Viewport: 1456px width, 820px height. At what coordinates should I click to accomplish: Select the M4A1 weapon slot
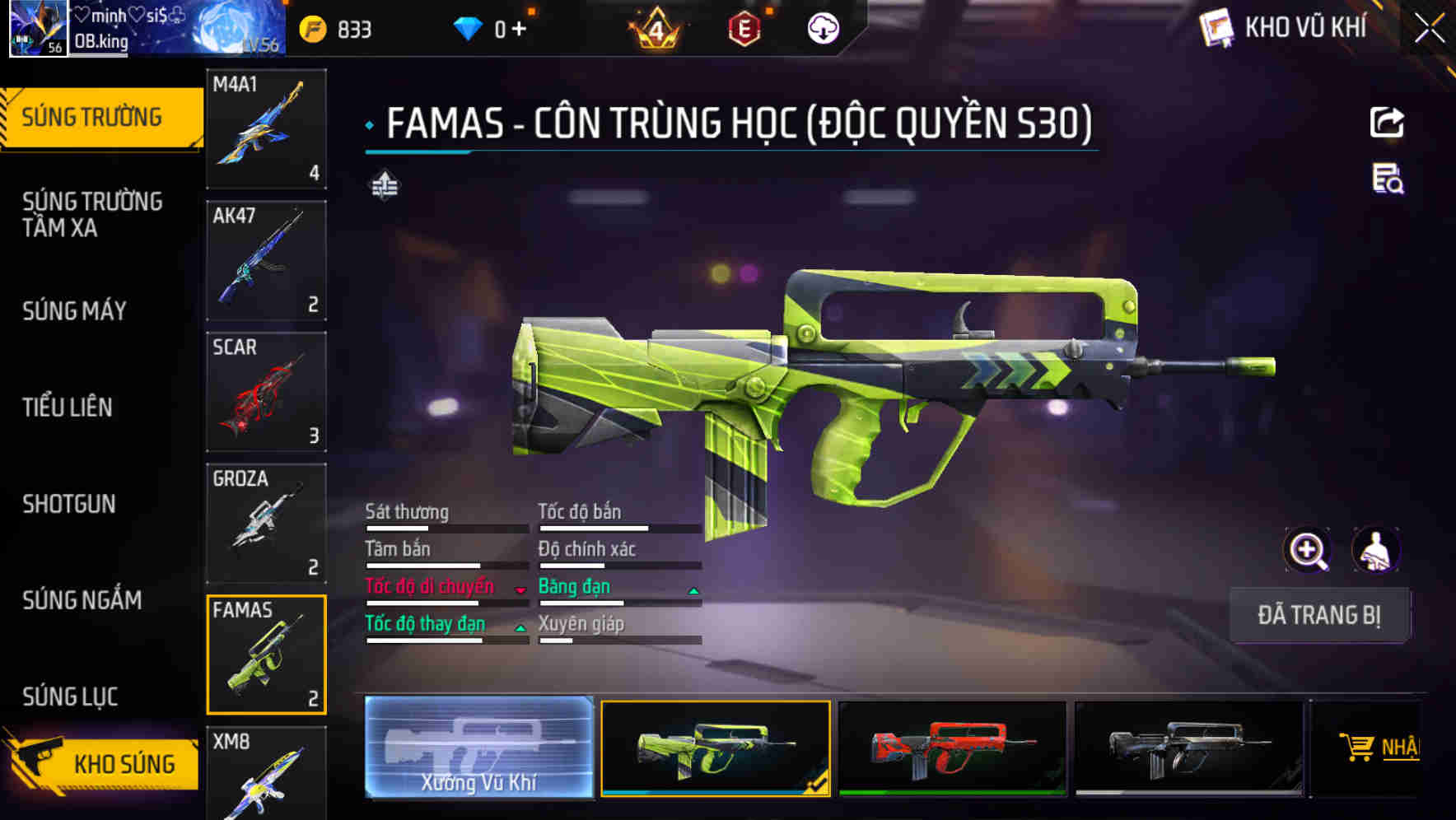coord(266,128)
